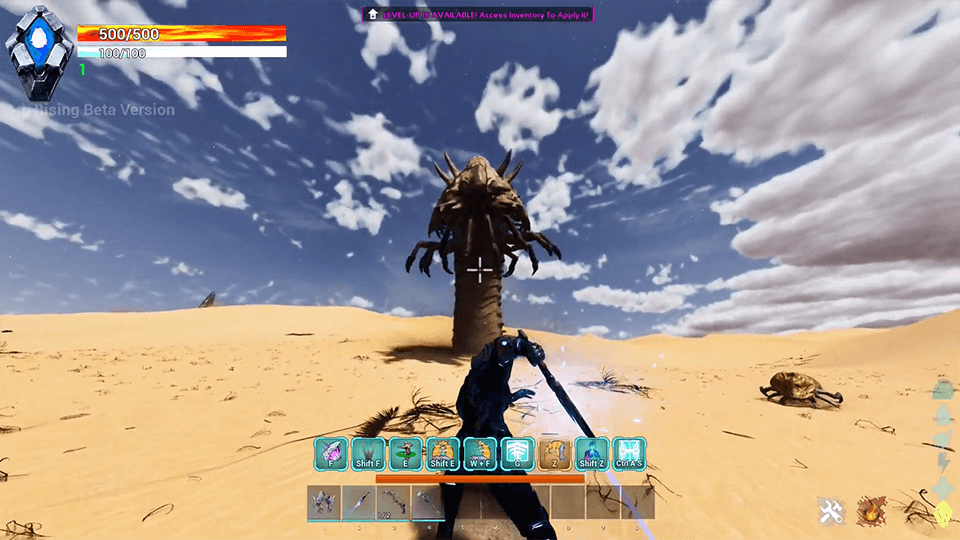Select the yellow status icon
960x540 pixels.
pyautogui.click(x=943, y=513)
